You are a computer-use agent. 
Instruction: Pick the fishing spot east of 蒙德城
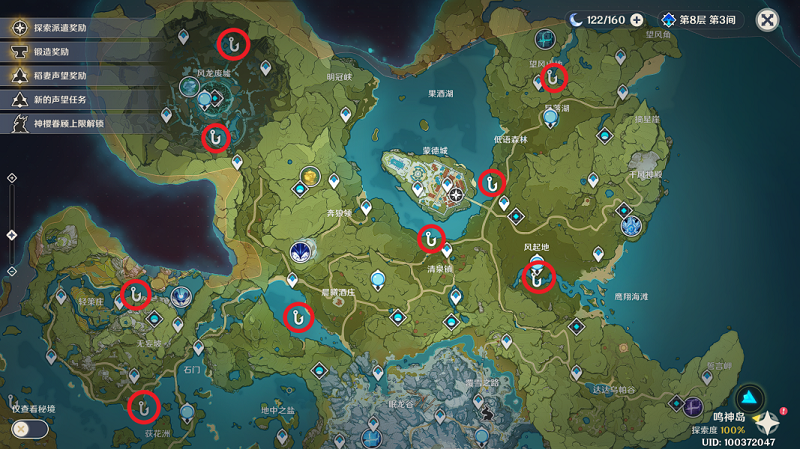point(491,182)
